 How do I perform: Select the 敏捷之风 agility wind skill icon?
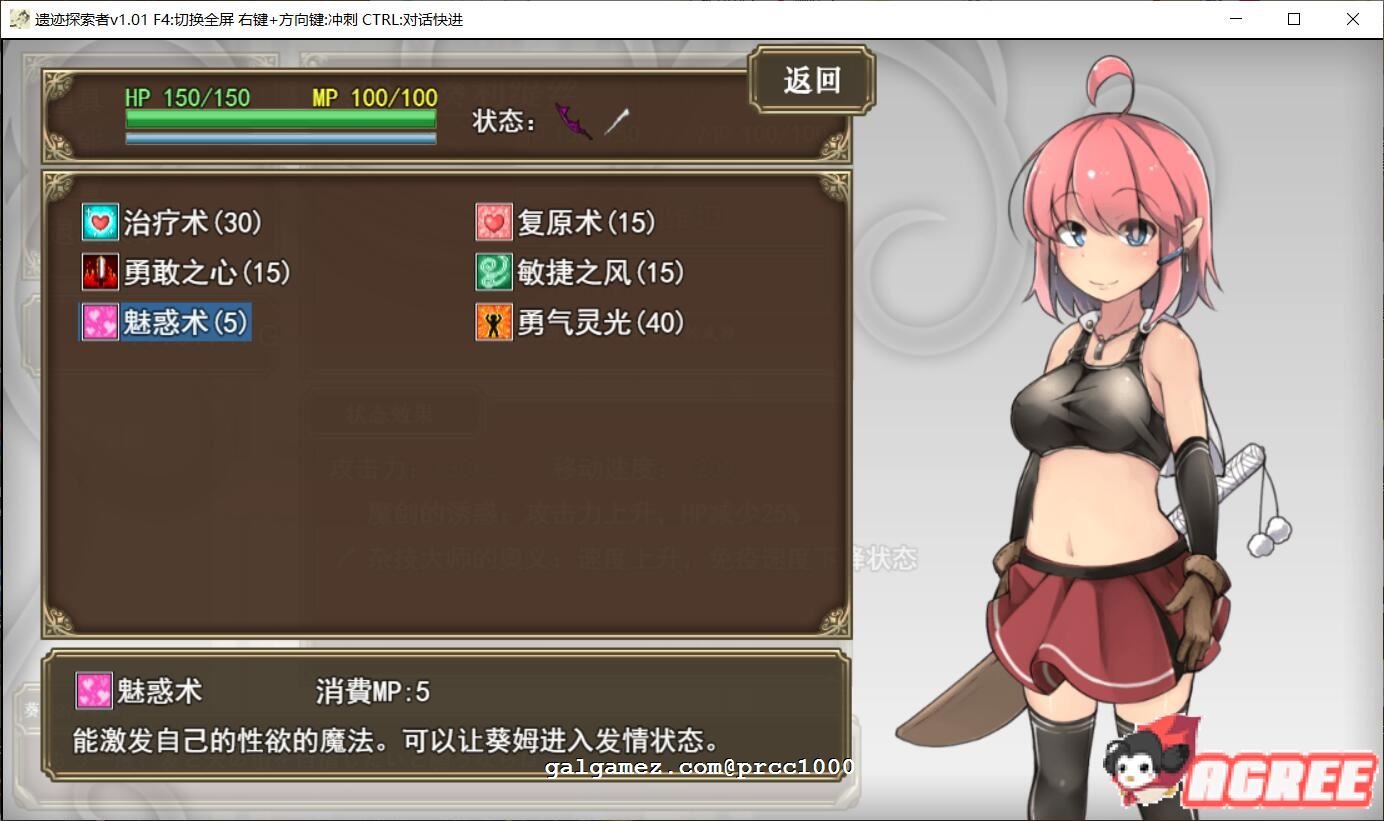click(x=492, y=272)
